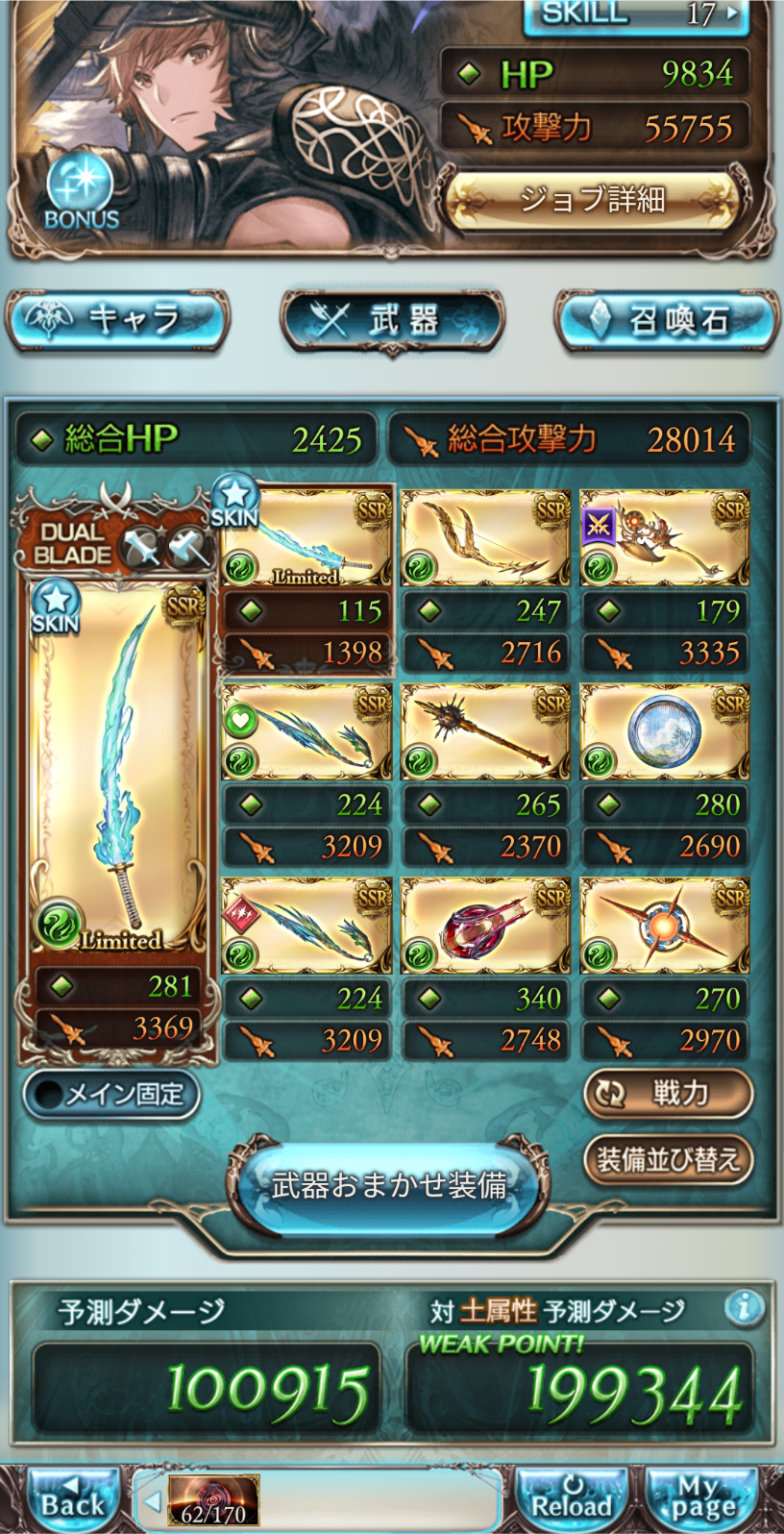Switch to the 召喚石 summon stones tab

[667, 320]
